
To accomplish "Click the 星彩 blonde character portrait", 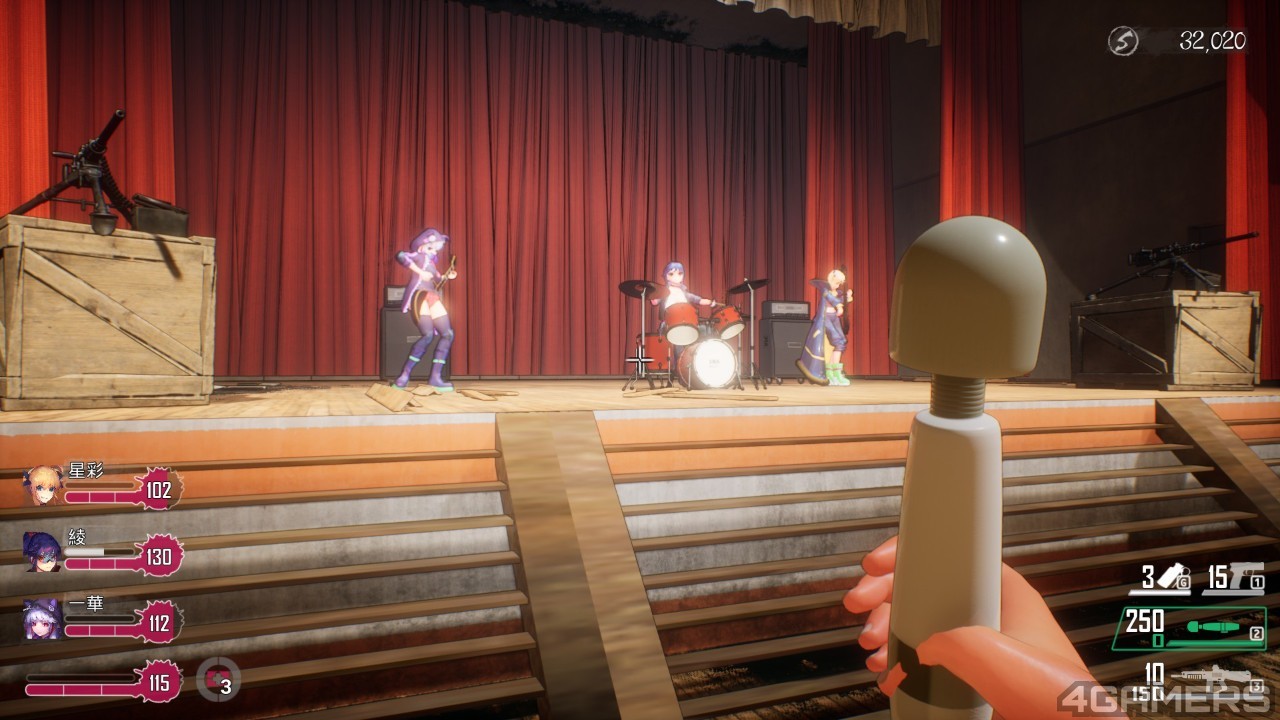I will [x=43, y=485].
